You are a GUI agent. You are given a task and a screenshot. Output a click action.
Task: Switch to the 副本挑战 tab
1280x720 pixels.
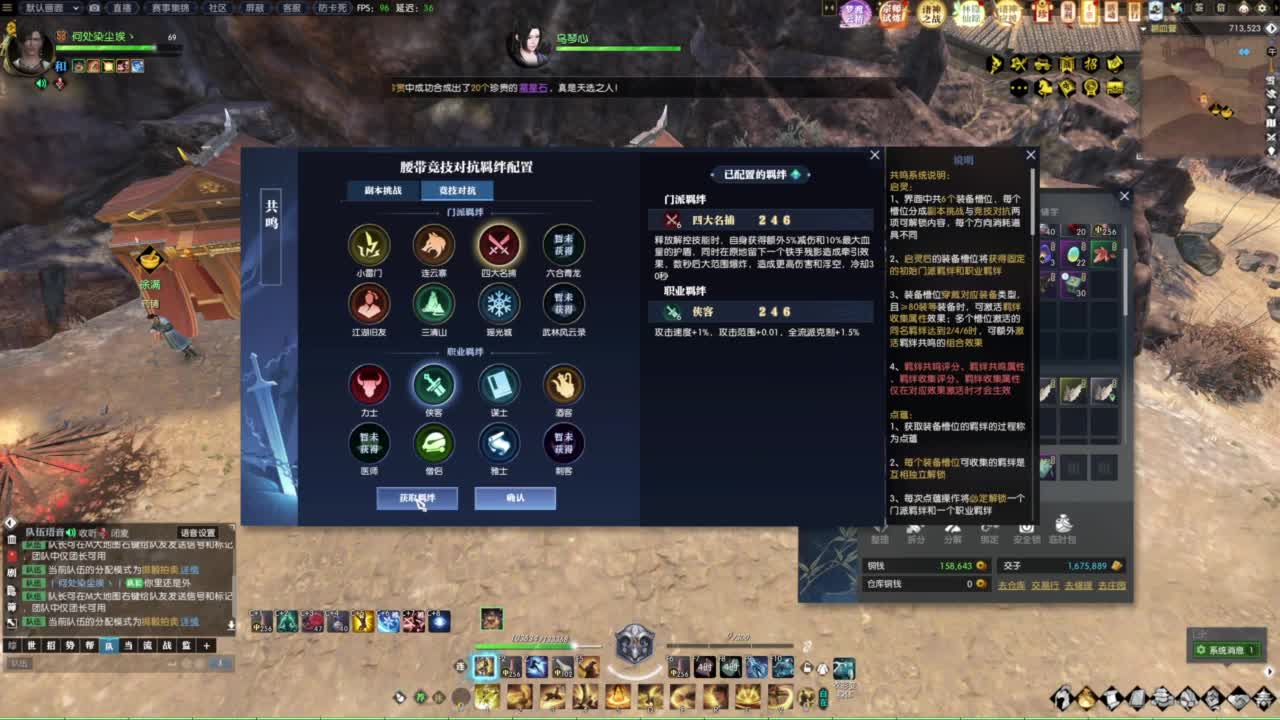pyautogui.click(x=385, y=190)
